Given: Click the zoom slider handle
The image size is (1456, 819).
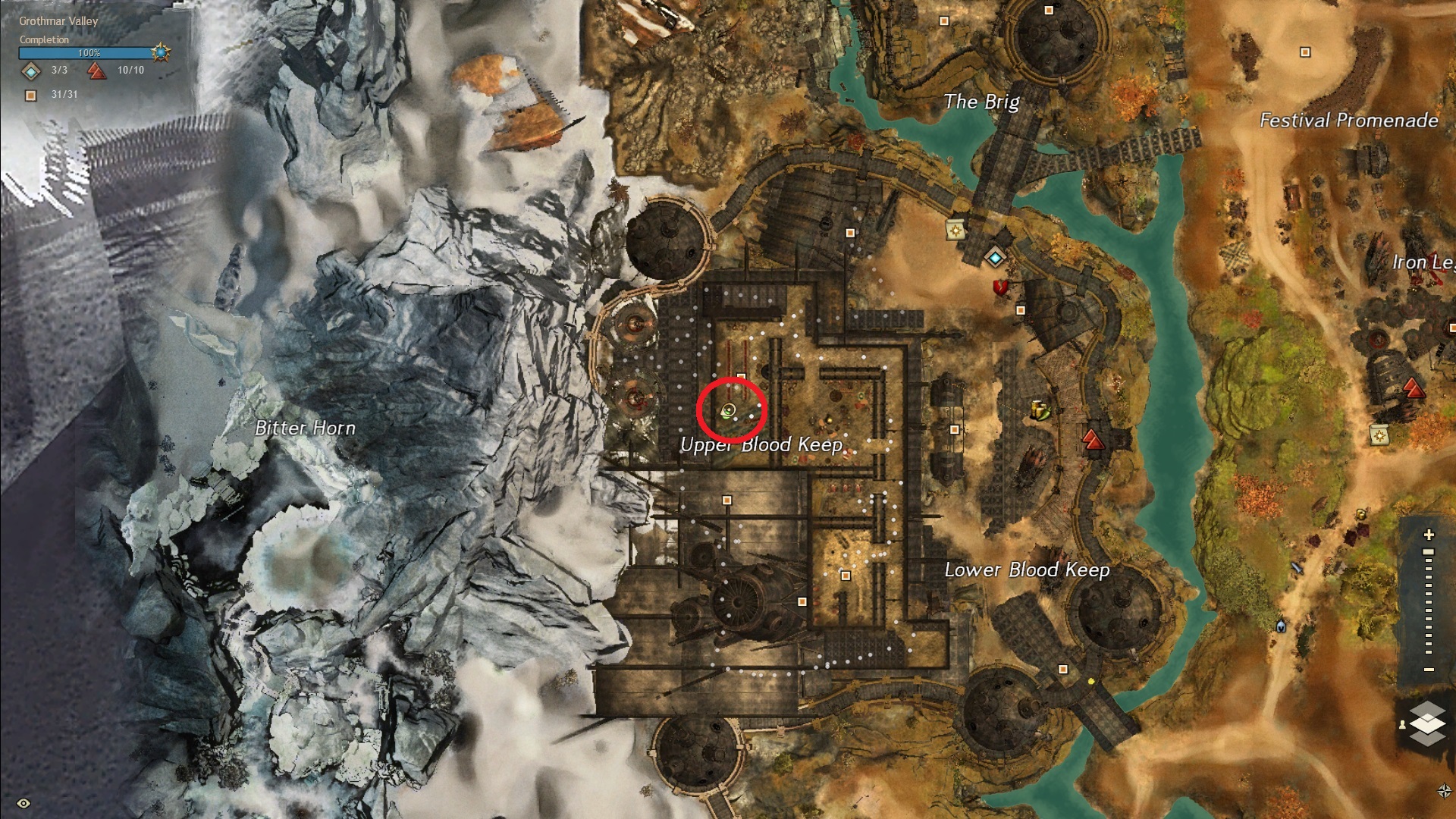Looking at the screenshot, I should (x=1429, y=552).
